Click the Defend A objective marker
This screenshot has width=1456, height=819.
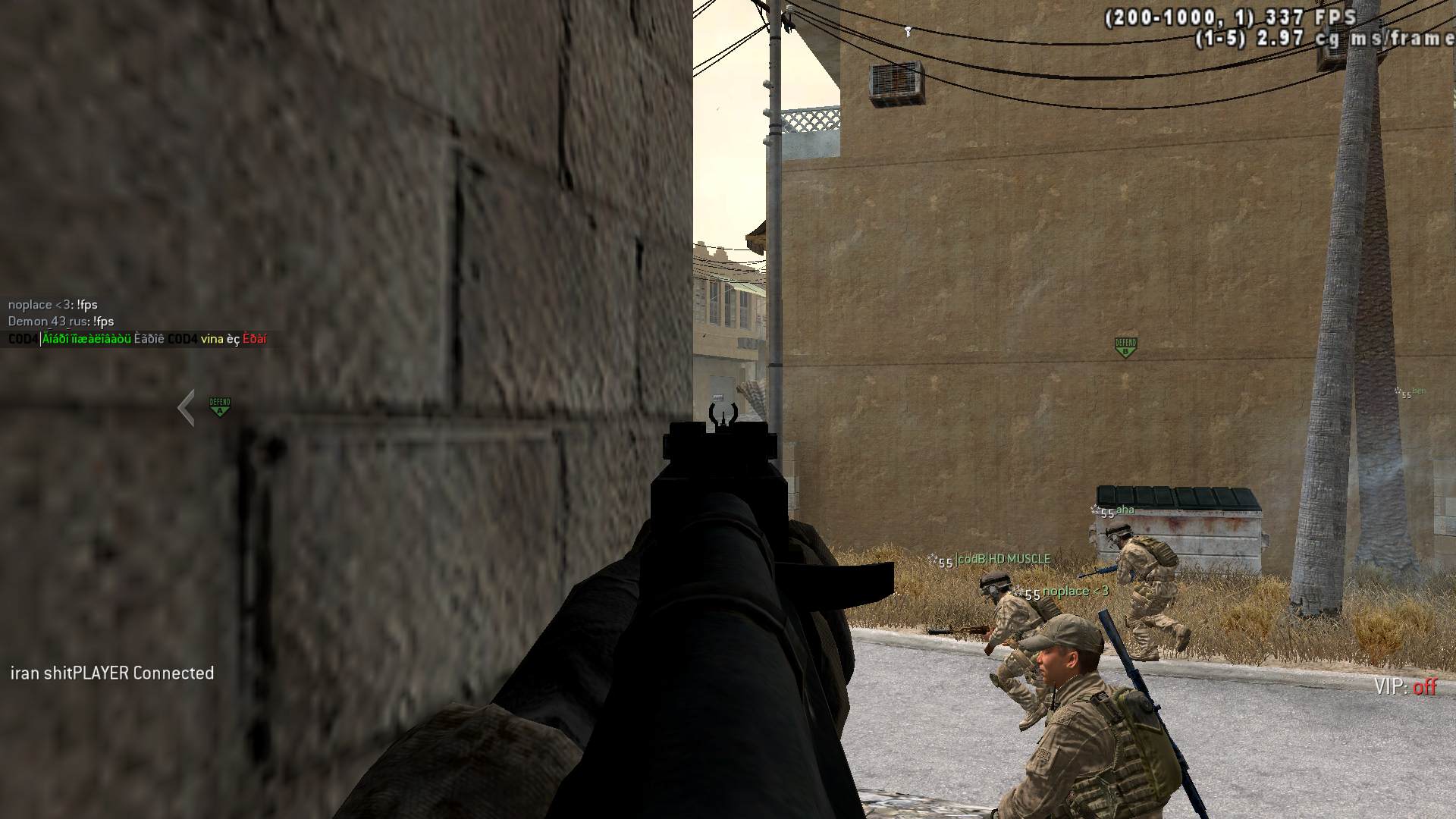point(220,406)
